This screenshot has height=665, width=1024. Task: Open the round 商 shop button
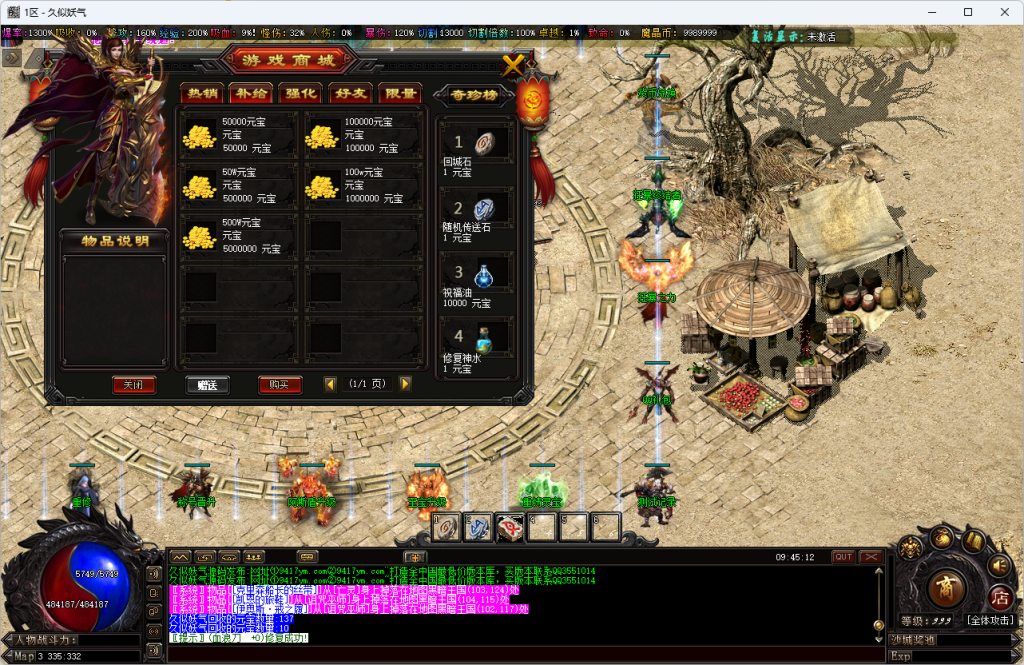click(945, 590)
